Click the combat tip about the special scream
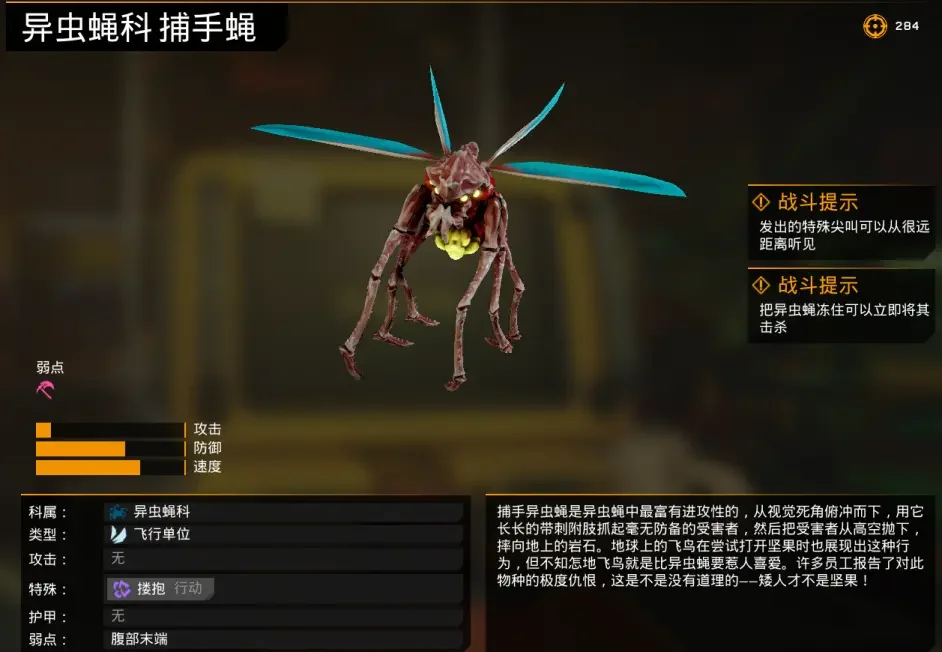942x652 pixels. (x=842, y=222)
